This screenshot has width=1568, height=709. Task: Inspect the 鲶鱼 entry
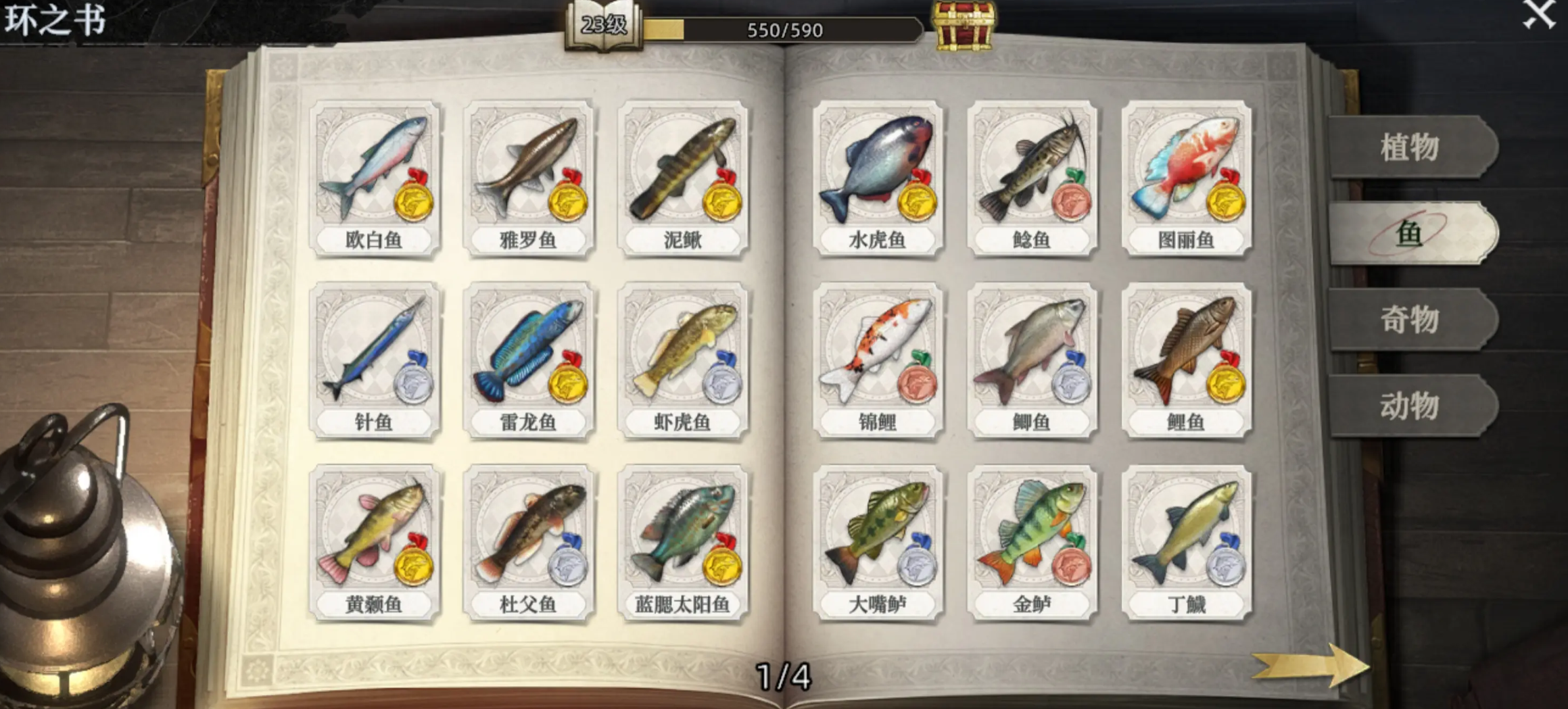tap(1031, 178)
